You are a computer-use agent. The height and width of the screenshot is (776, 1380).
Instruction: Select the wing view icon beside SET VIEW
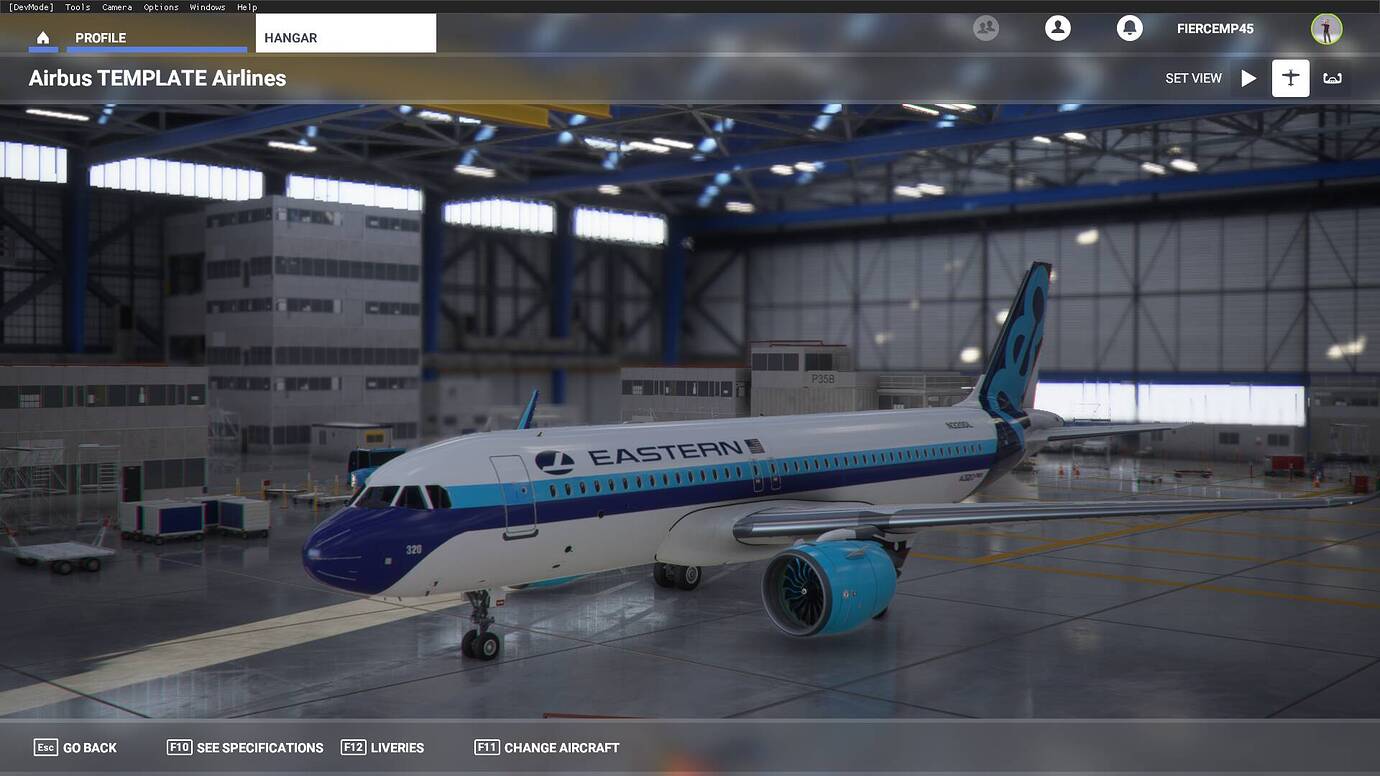click(1332, 77)
